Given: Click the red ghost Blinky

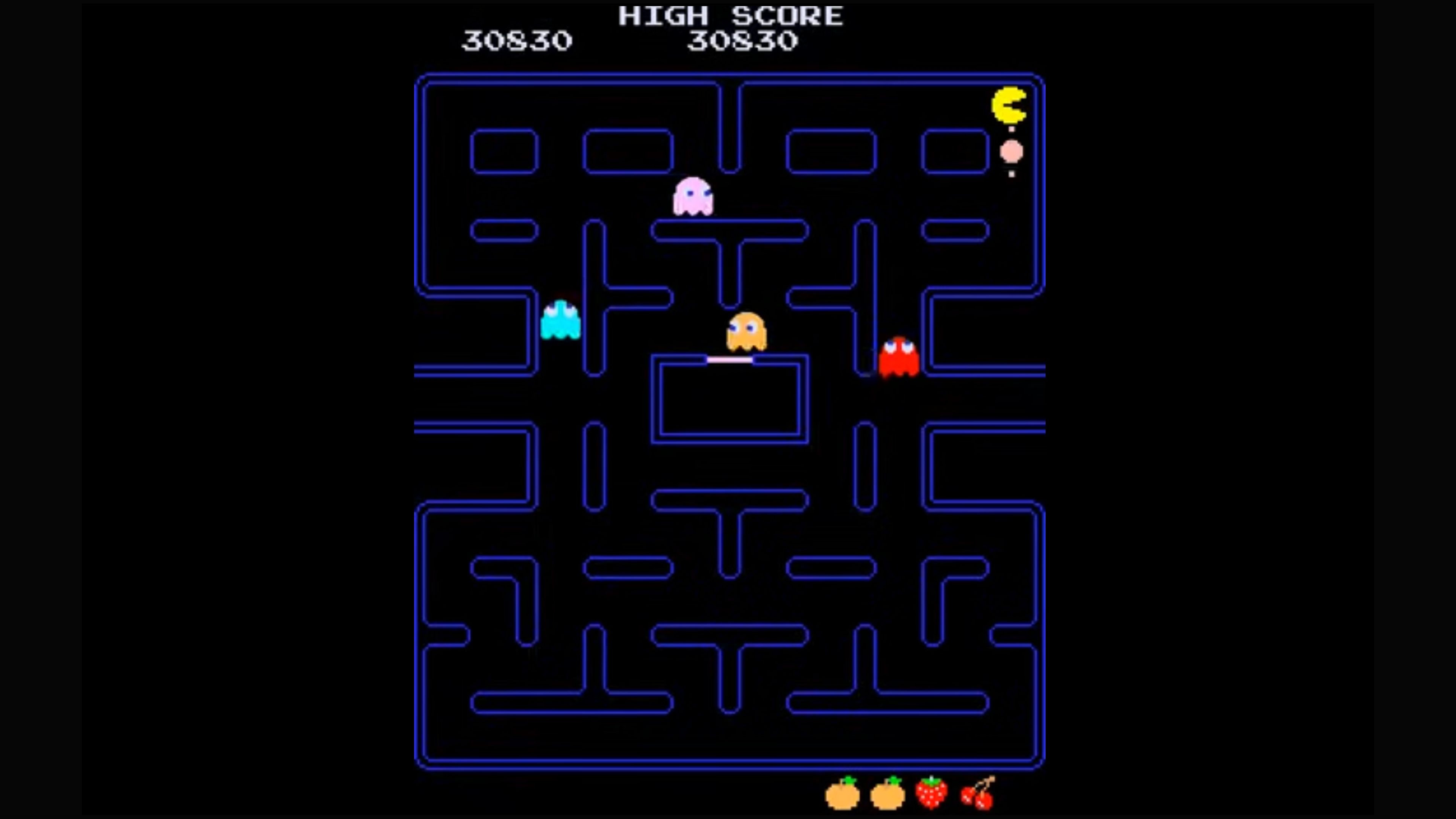Looking at the screenshot, I should coord(899,355).
